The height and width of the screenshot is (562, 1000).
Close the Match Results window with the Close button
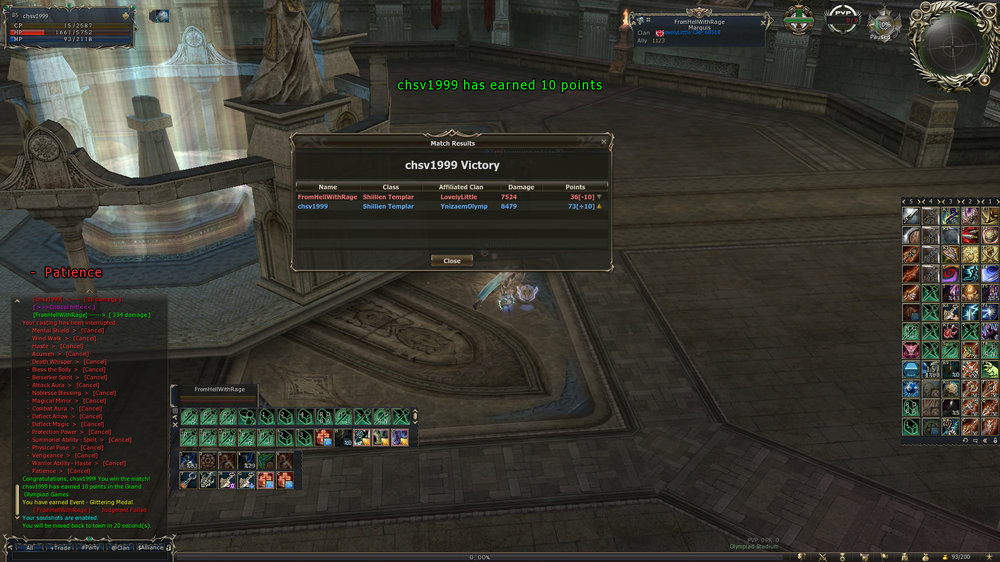point(452,261)
